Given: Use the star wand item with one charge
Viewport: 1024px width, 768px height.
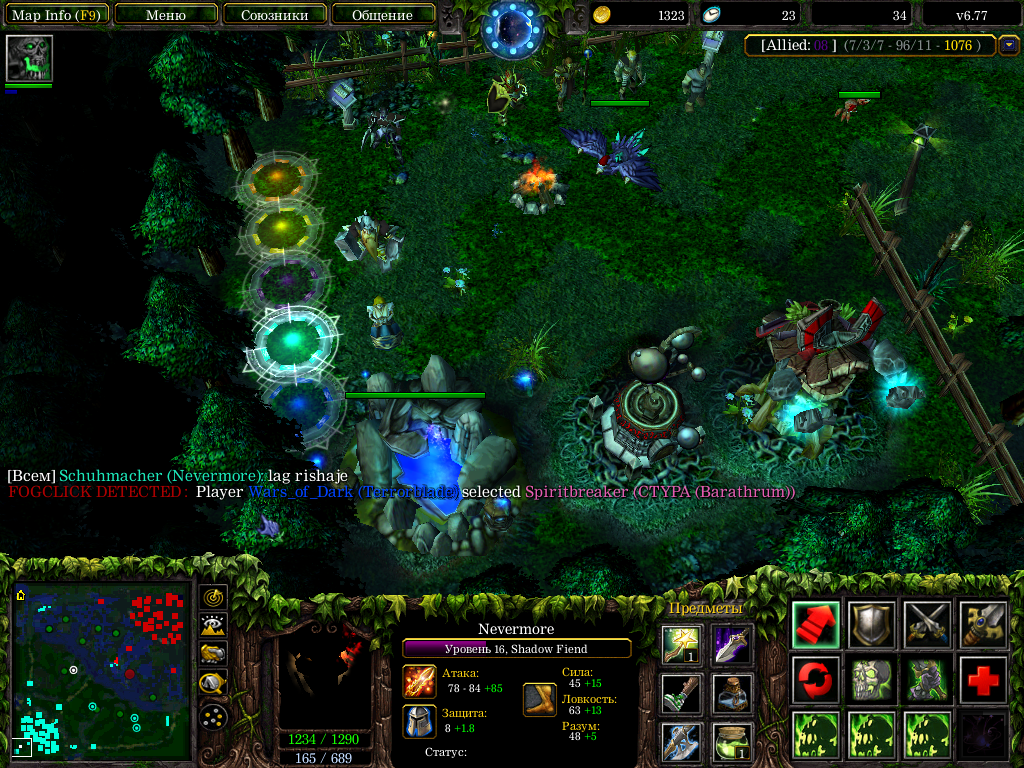Looking at the screenshot, I should [x=682, y=645].
